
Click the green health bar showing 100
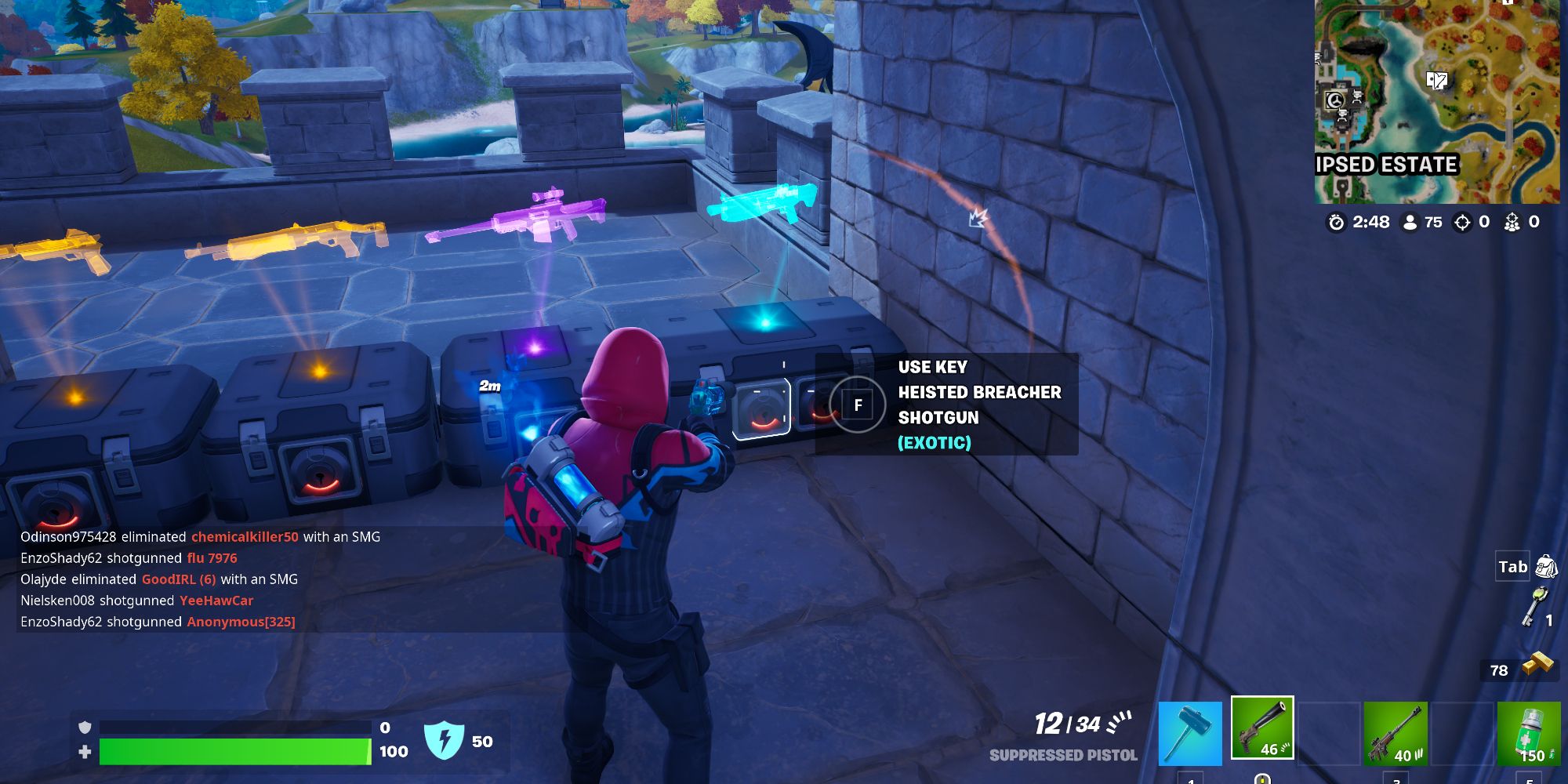tap(235, 751)
